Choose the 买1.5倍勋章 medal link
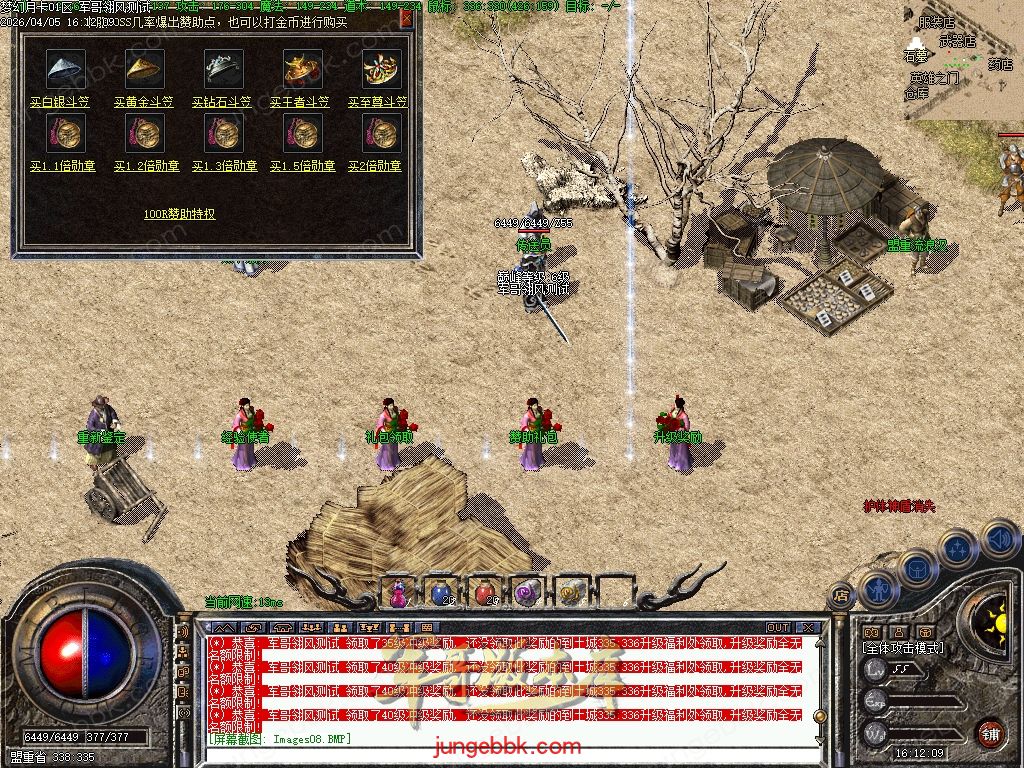Viewport: 1024px width, 768px height. coord(301,166)
